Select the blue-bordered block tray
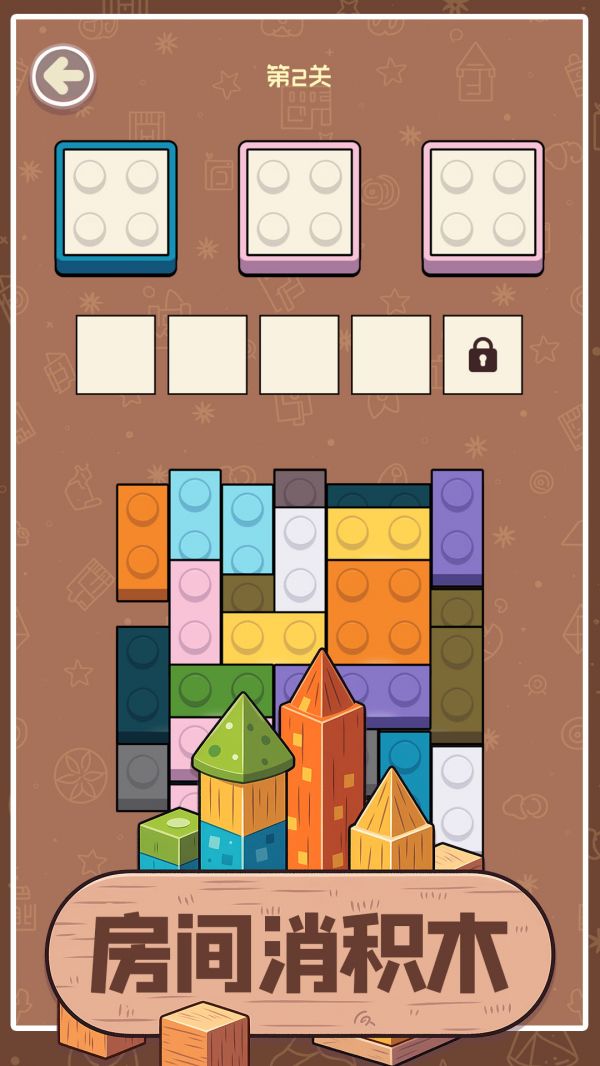600x1066 pixels. (116, 206)
